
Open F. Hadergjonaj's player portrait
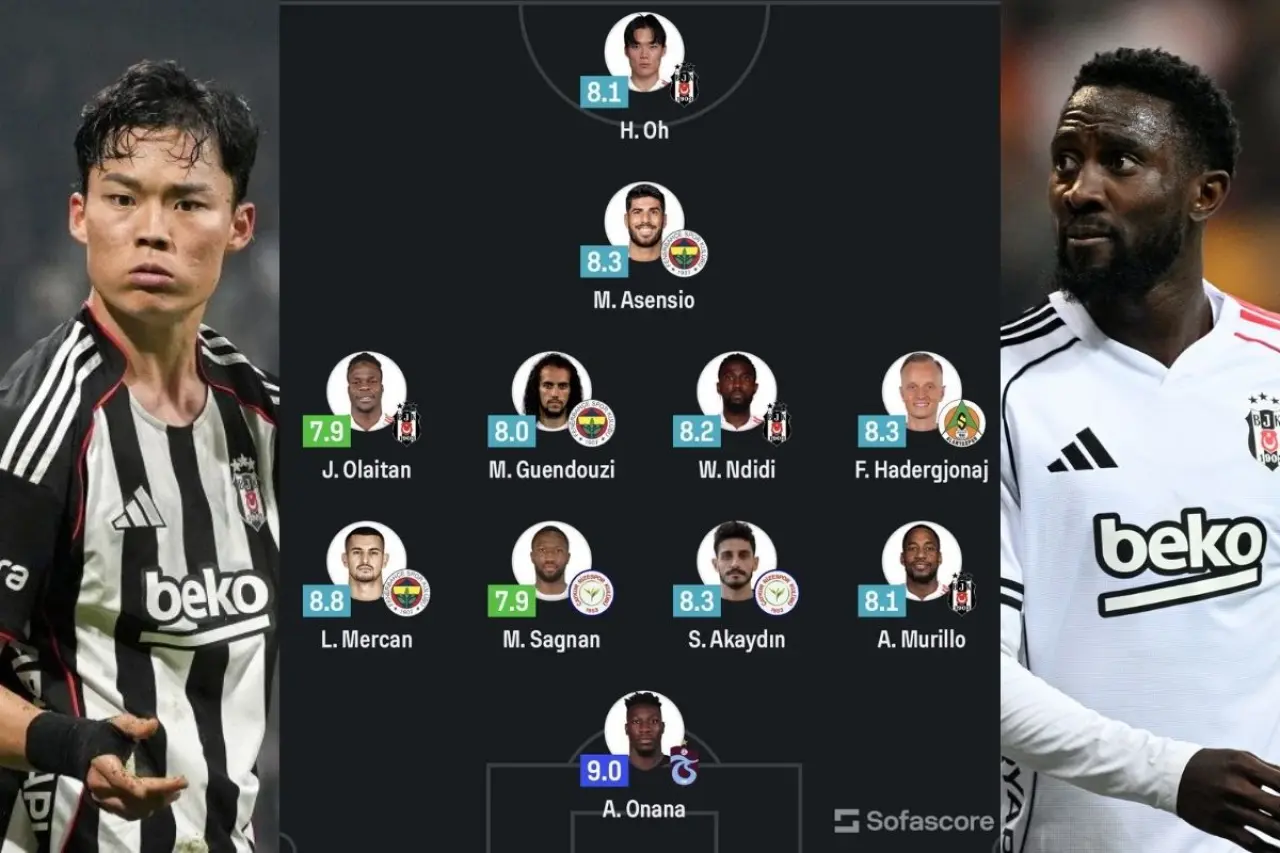point(921,391)
